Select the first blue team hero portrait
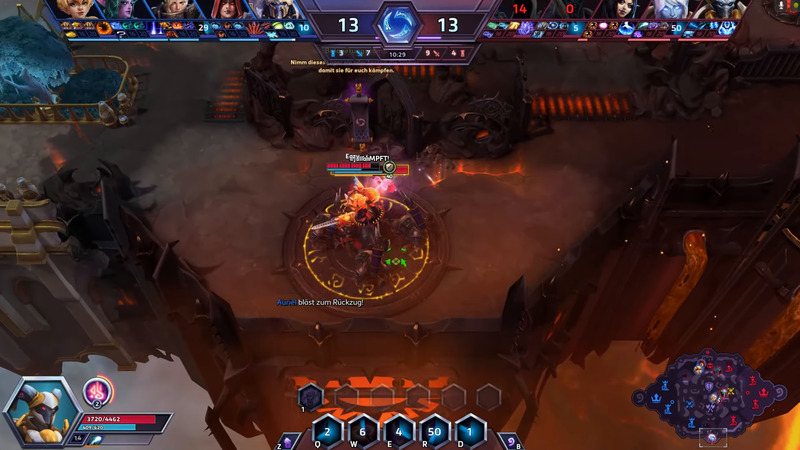 74,9
